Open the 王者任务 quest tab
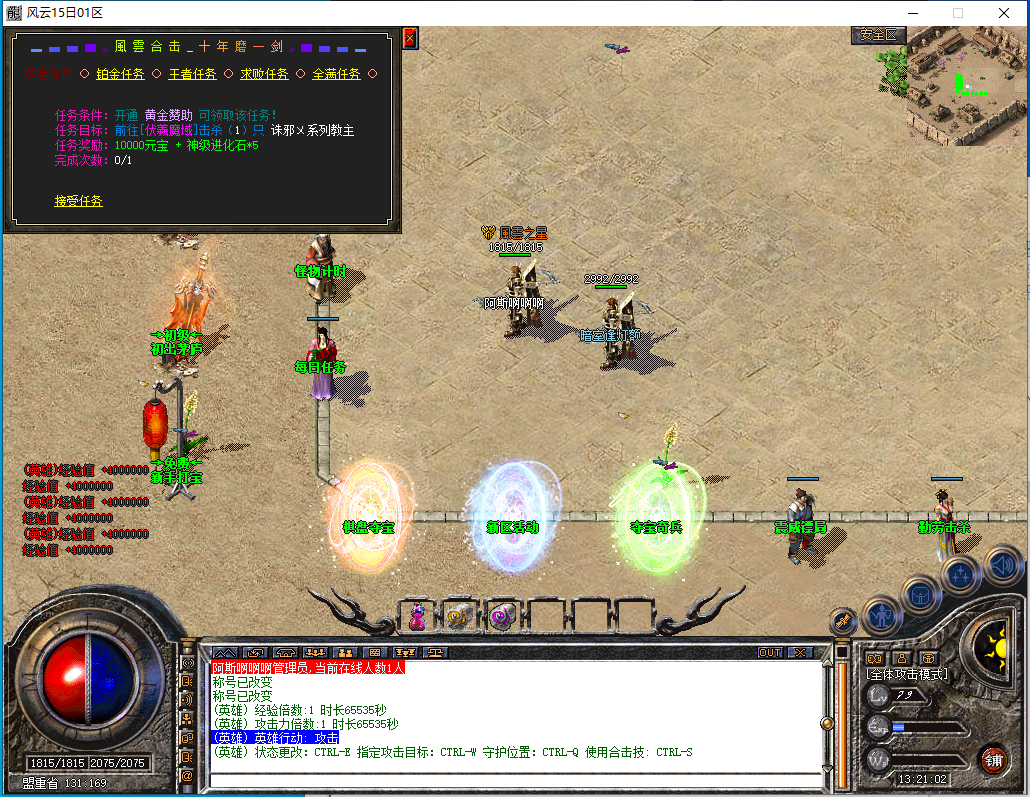 192,74
